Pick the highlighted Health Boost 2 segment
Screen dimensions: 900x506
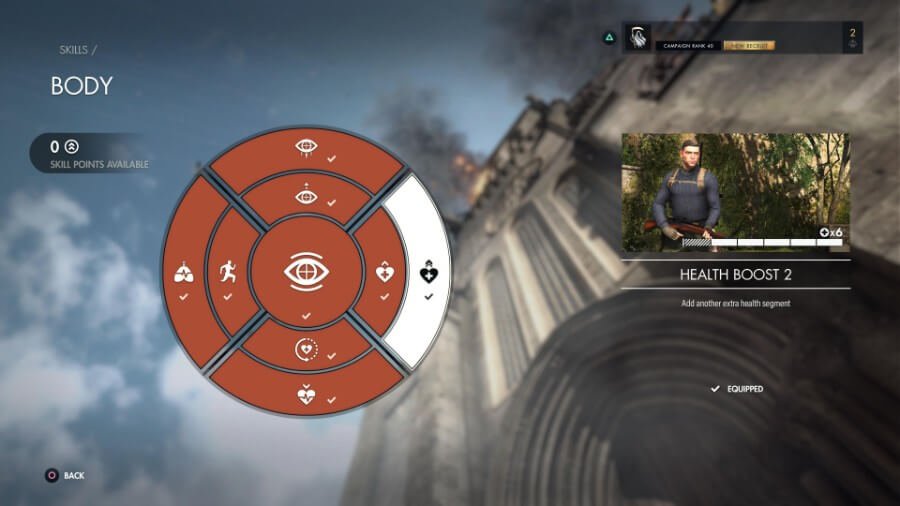tap(429, 272)
